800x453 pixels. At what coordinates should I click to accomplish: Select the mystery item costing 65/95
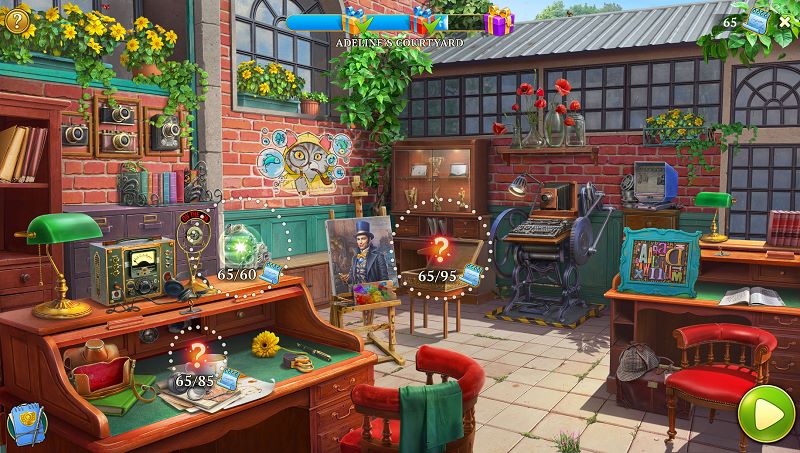439,249
